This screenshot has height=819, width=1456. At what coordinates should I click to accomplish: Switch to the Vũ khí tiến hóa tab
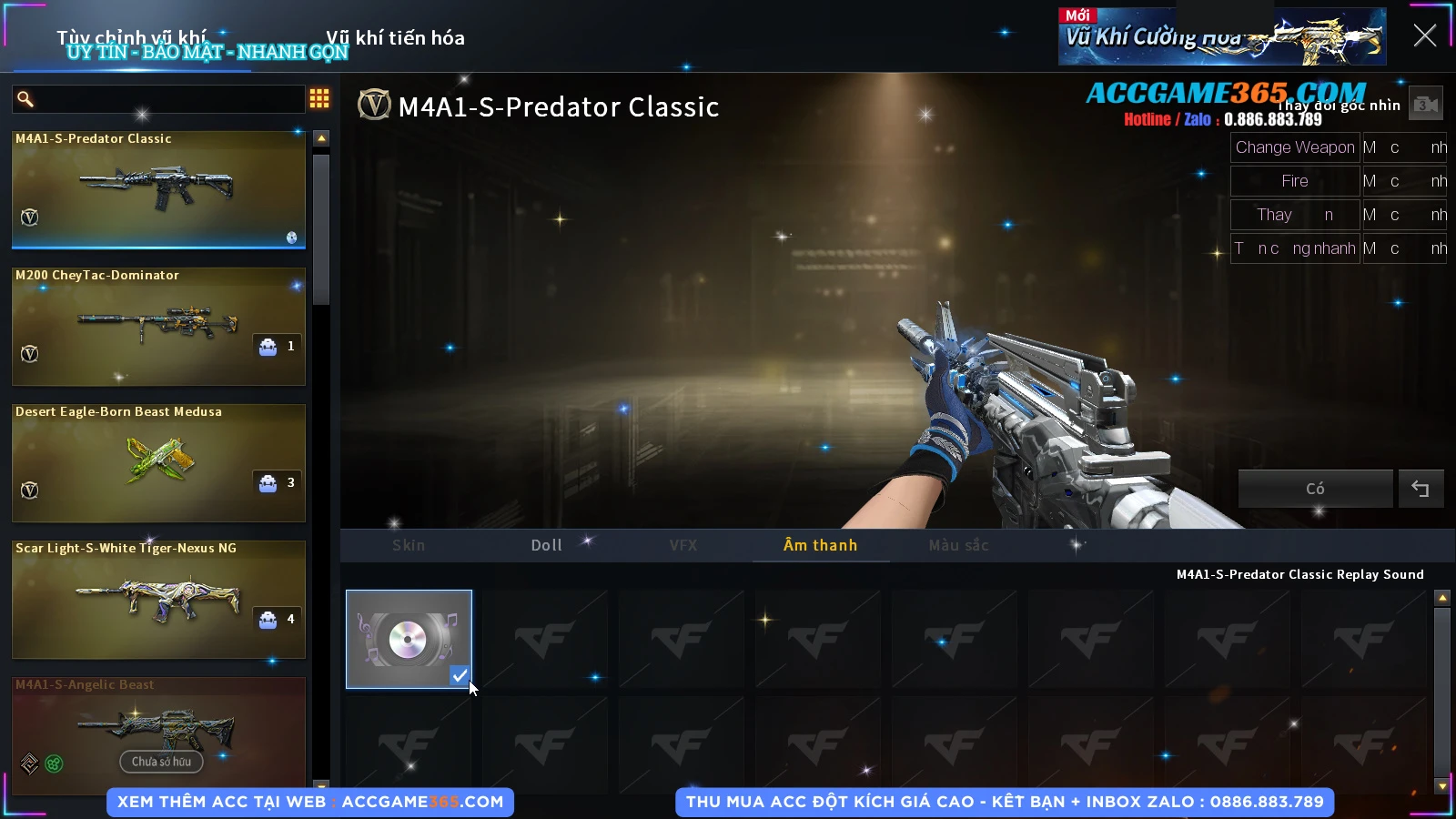[x=395, y=38]
